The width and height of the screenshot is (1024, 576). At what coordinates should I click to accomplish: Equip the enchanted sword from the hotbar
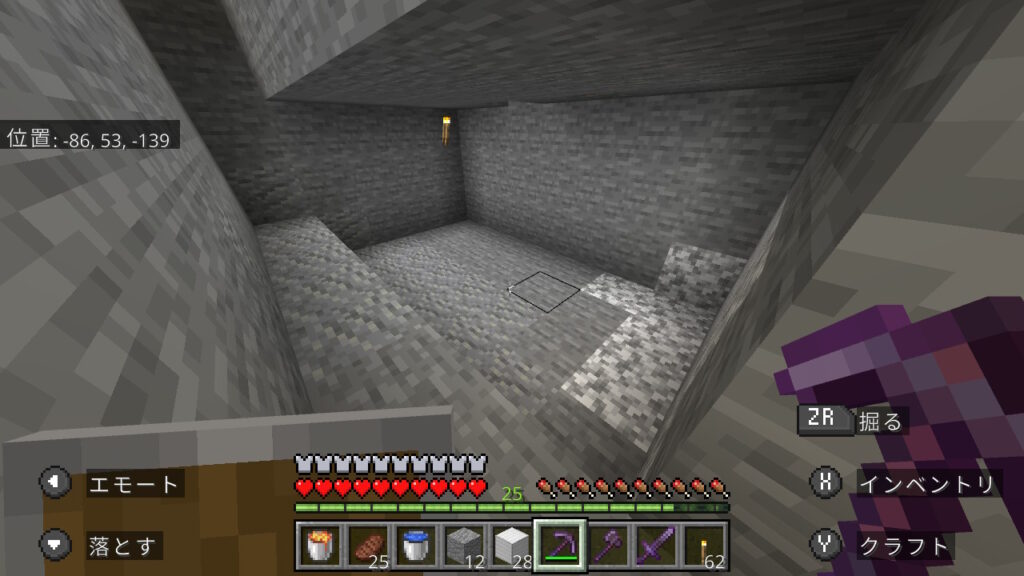656,546
